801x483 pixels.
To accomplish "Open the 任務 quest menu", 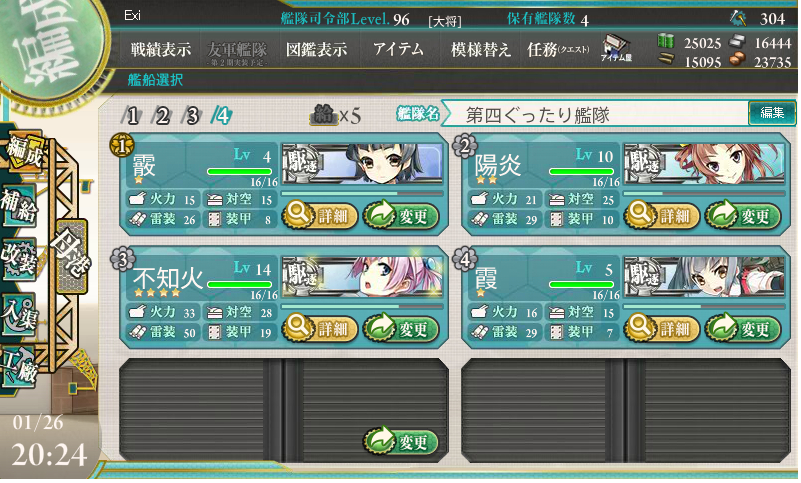I will (x=558, y=50).
